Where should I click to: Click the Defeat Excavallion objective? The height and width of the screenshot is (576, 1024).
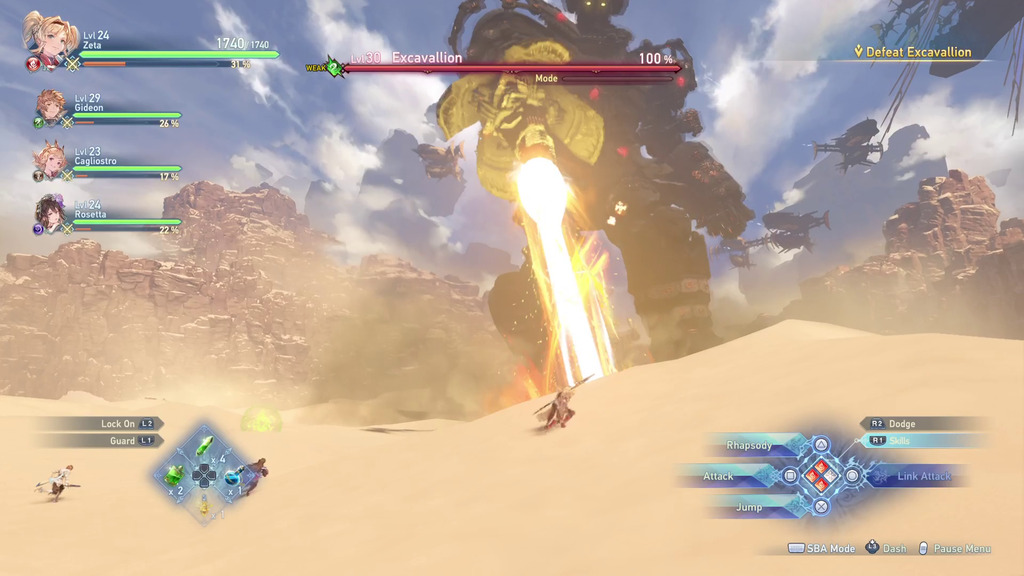(x=918, y=52)
